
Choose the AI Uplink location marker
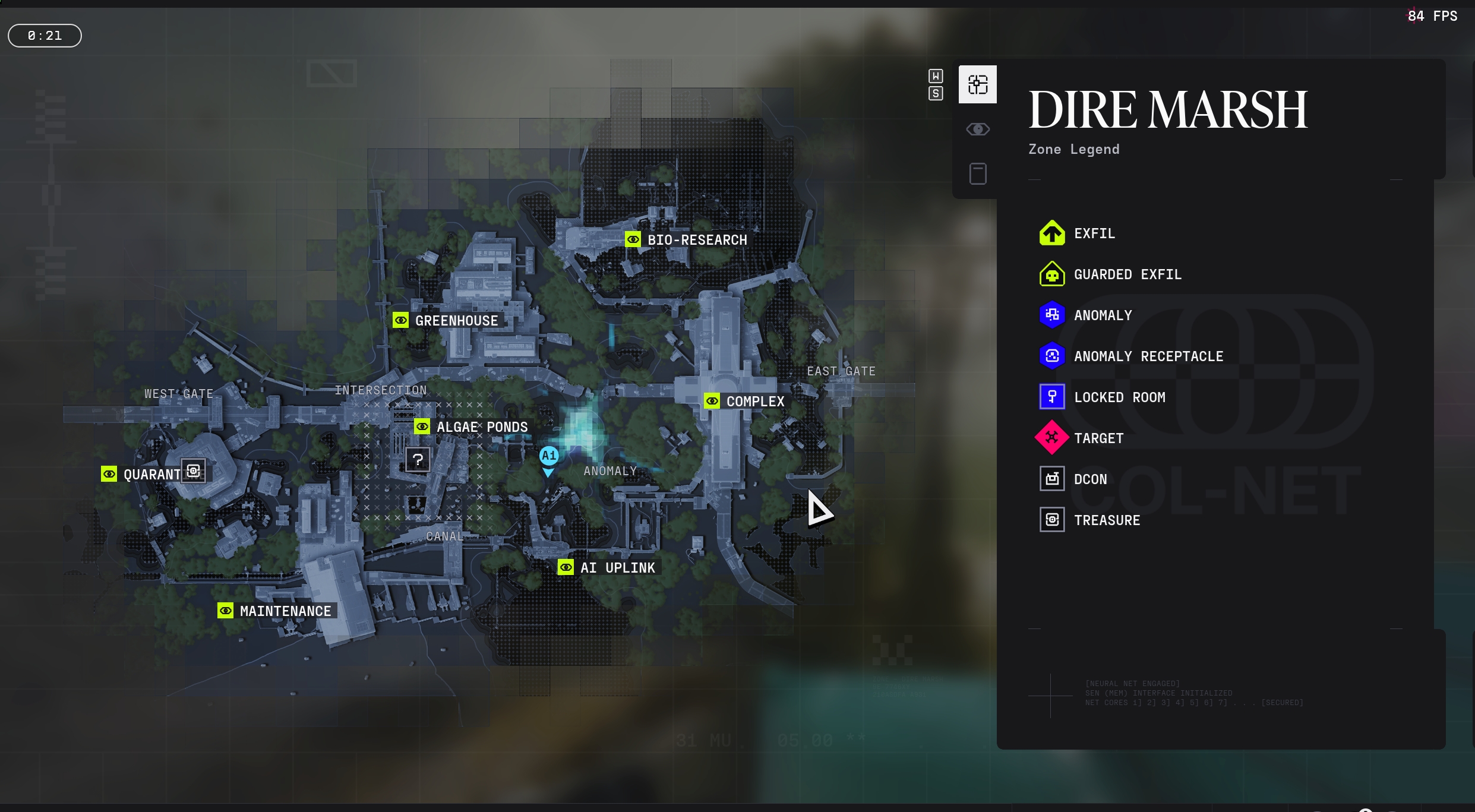pyautogui.click(x=566, y=567)
